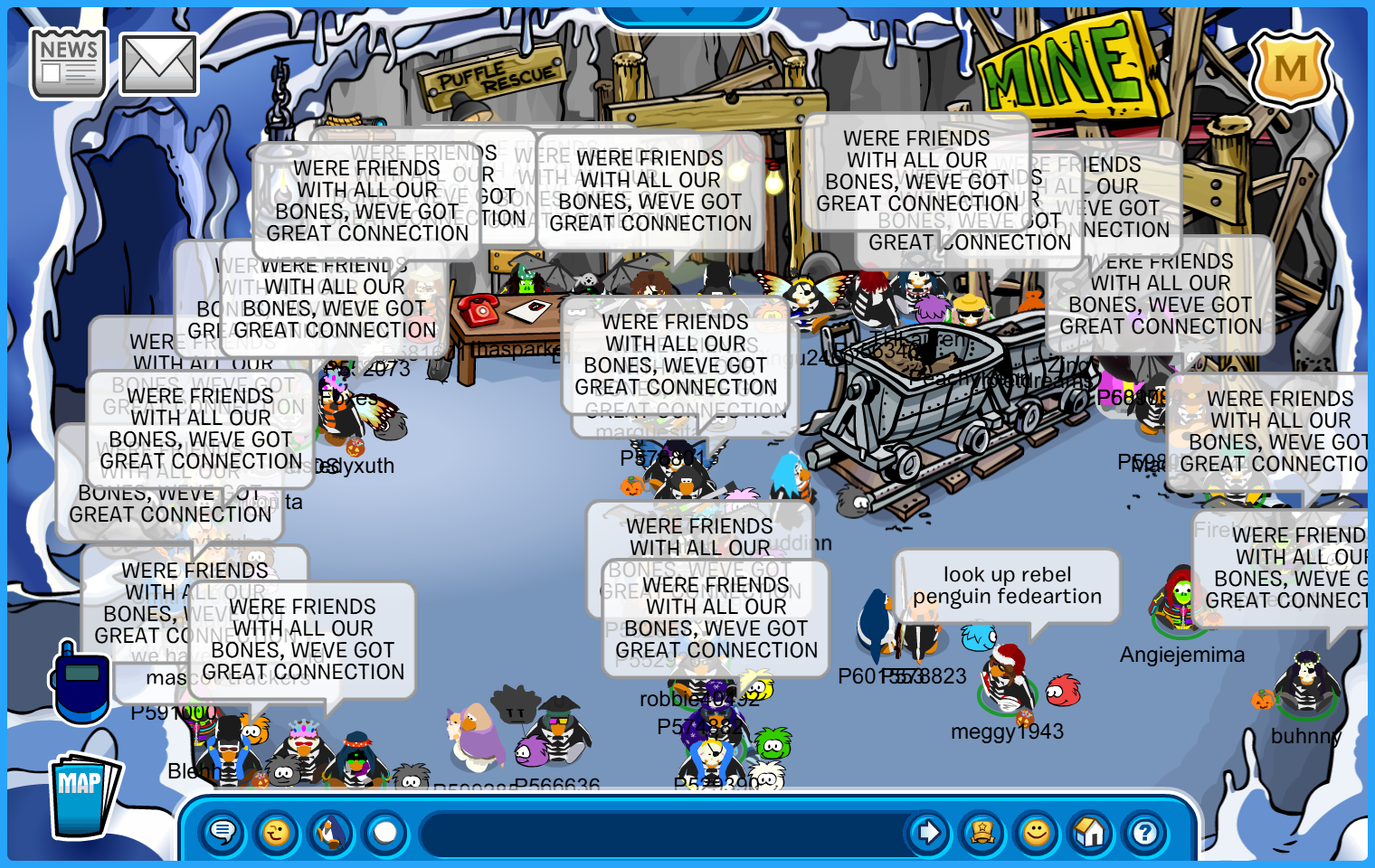Send the chat message with arrow button

coord(928,832)
